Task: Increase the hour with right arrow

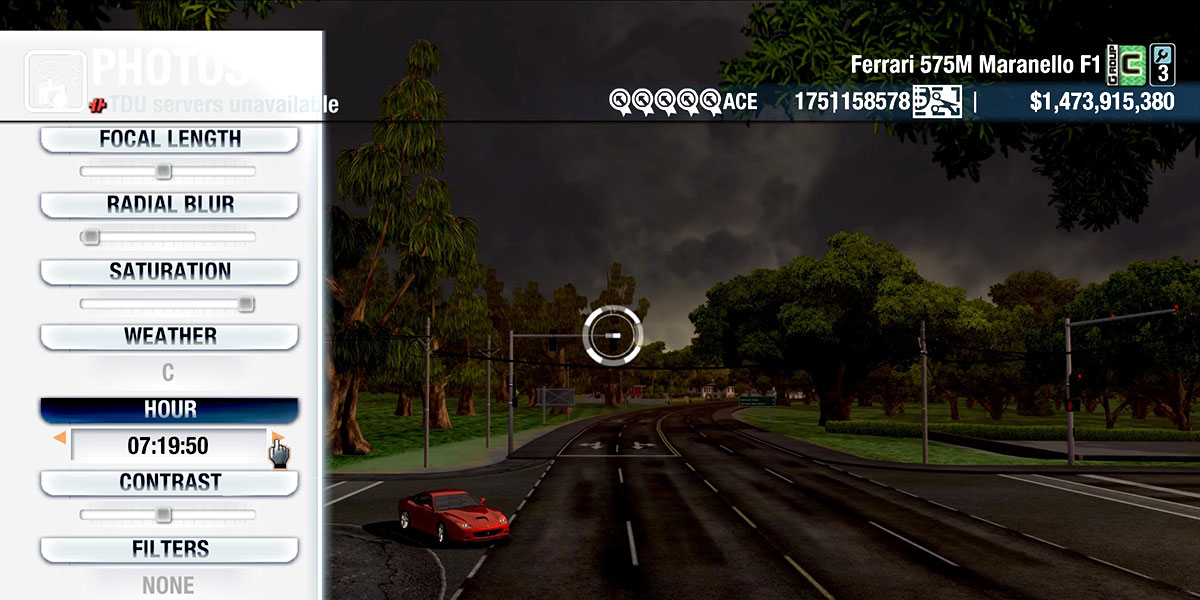Action: pos(277,438)
